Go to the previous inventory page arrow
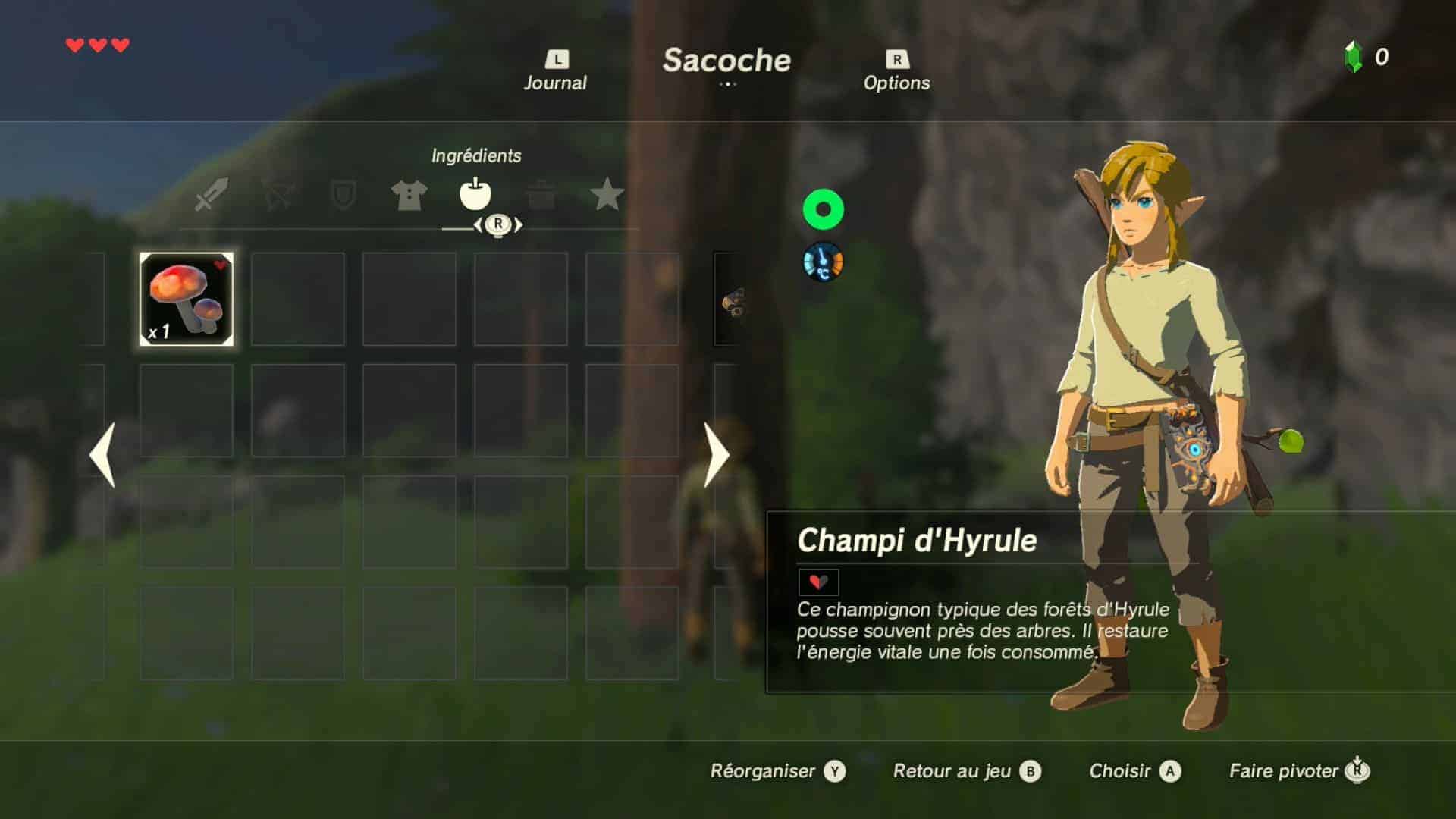The width and height of the screenshot is (1456, 819). pos(102,454)
